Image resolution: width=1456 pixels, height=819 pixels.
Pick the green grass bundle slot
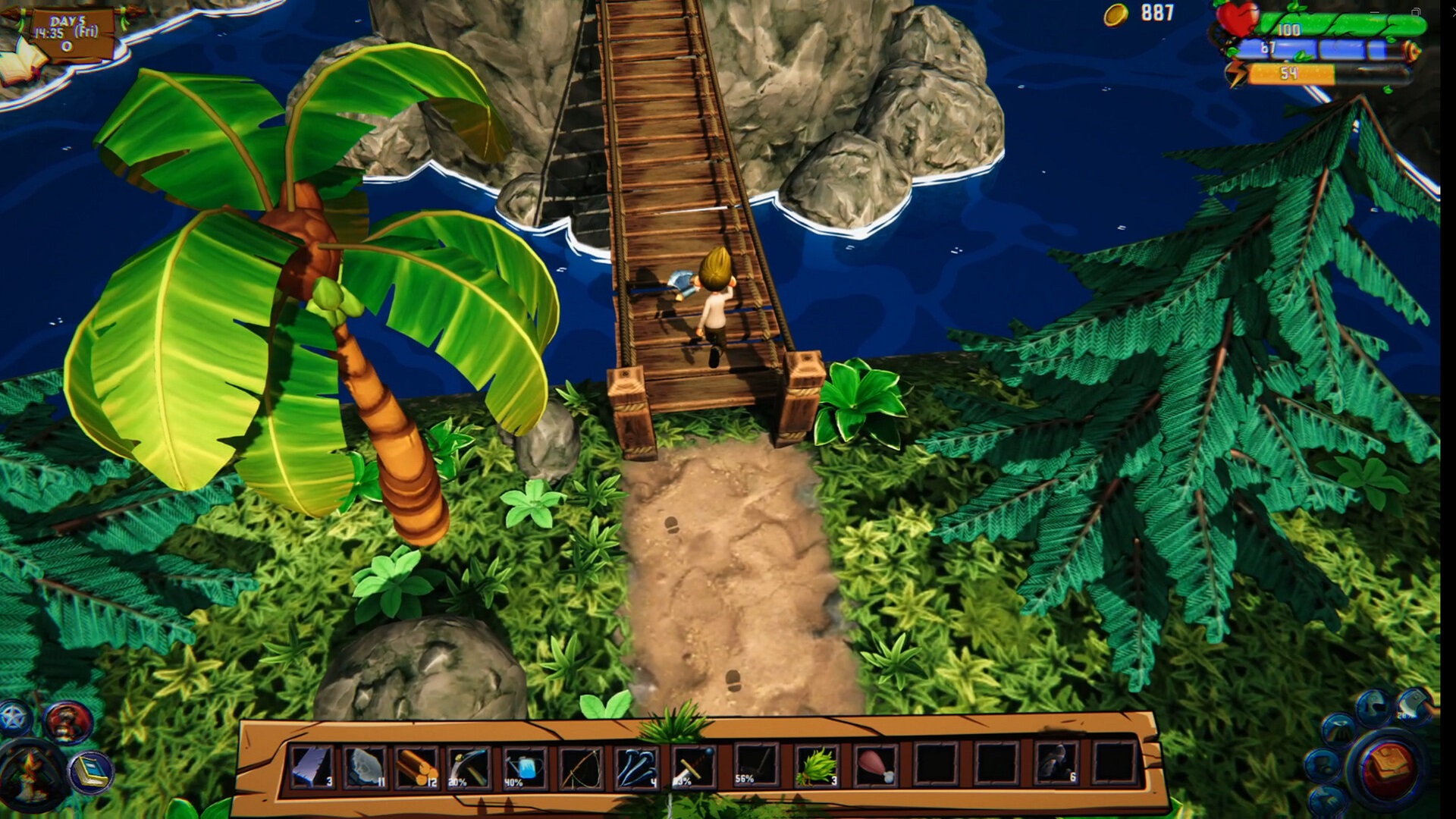(x=816, y=765)
